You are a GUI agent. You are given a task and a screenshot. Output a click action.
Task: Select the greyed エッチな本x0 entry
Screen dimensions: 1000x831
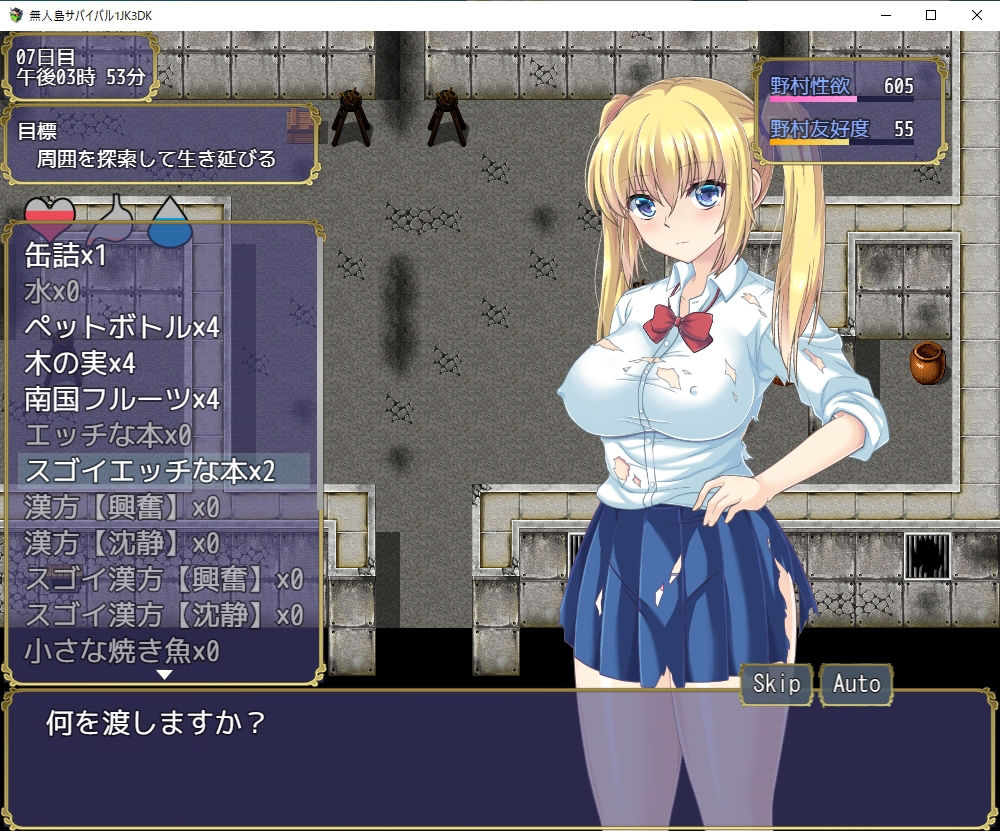coord(108,436)
